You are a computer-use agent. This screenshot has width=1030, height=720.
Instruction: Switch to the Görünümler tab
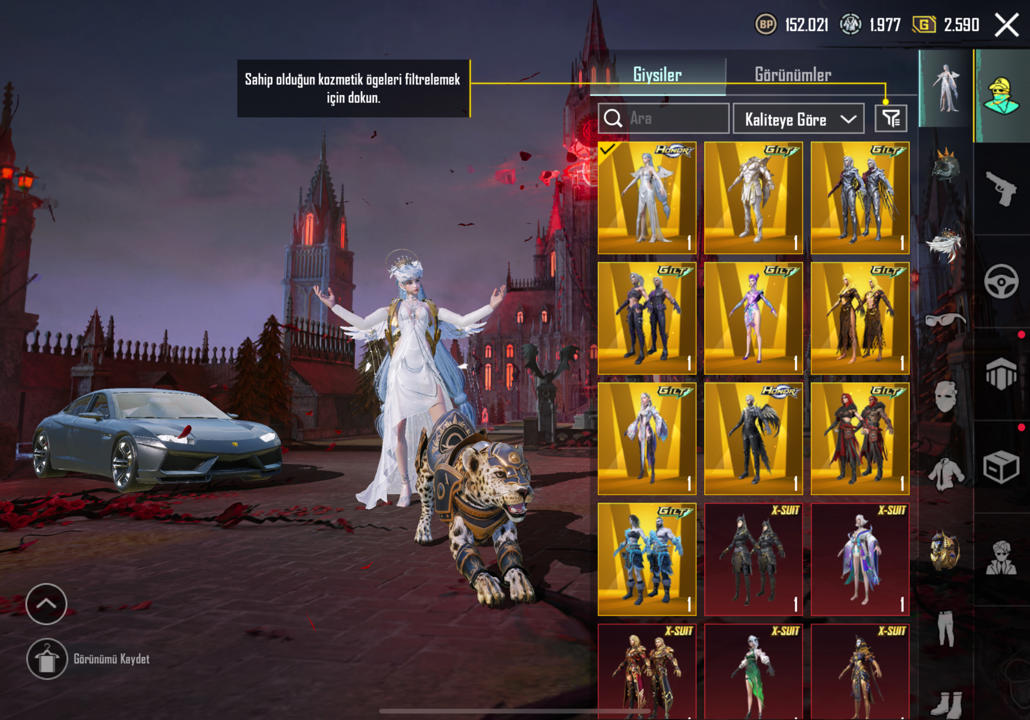click(x=792, y=75)
